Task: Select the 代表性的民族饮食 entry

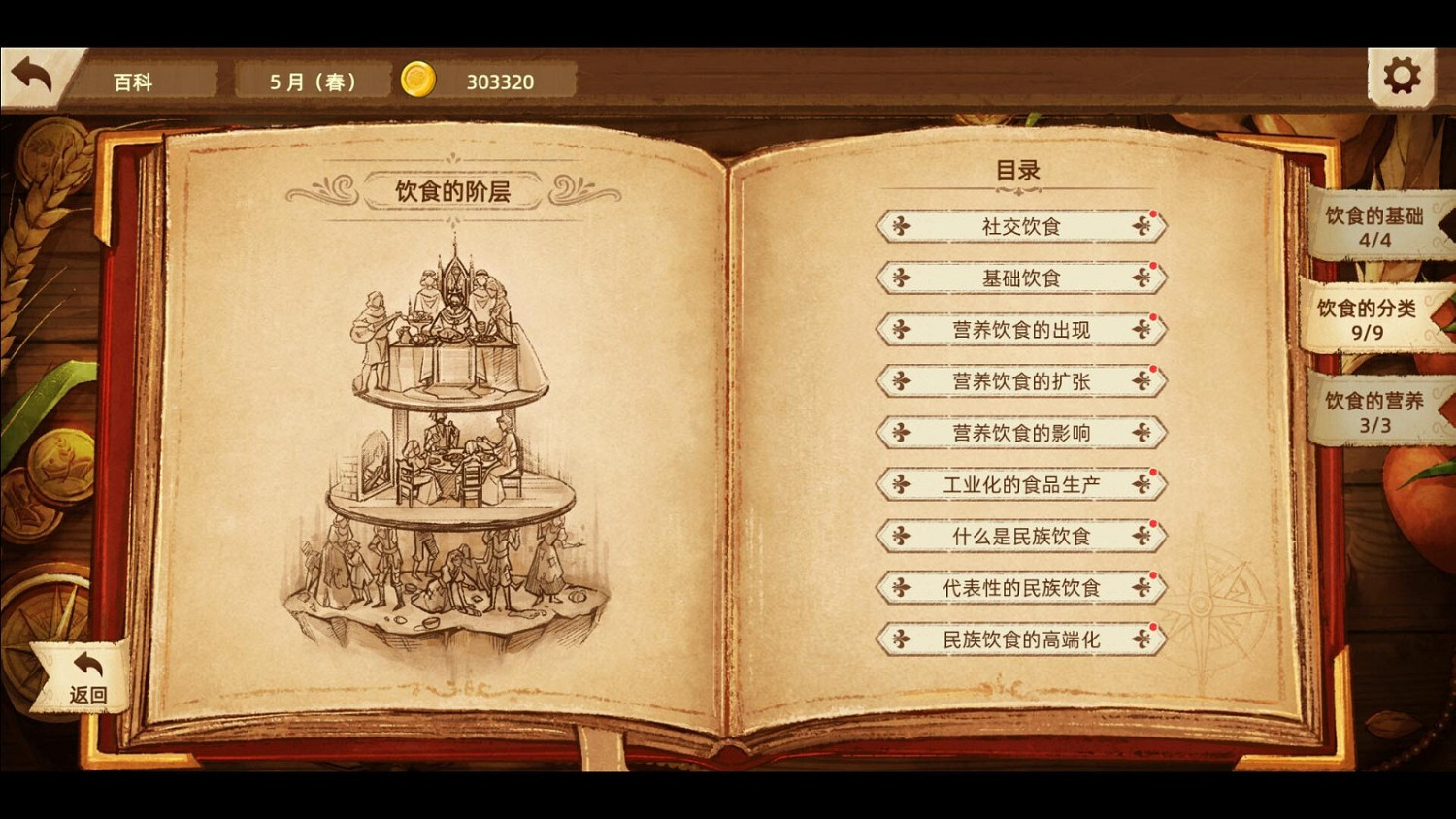Action: pos(1020,588)
